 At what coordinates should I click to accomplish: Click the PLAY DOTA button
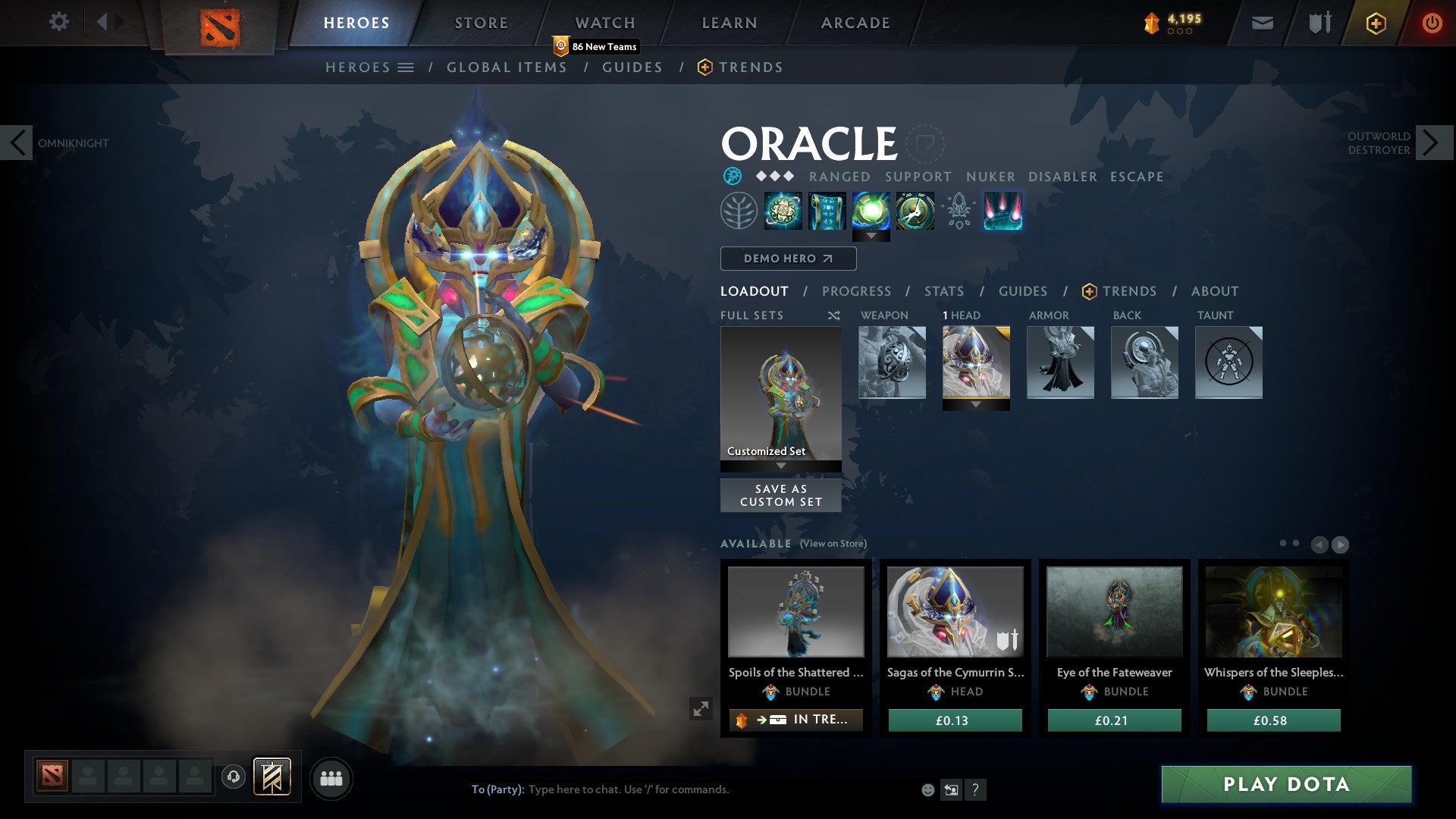click(1286, 784)
